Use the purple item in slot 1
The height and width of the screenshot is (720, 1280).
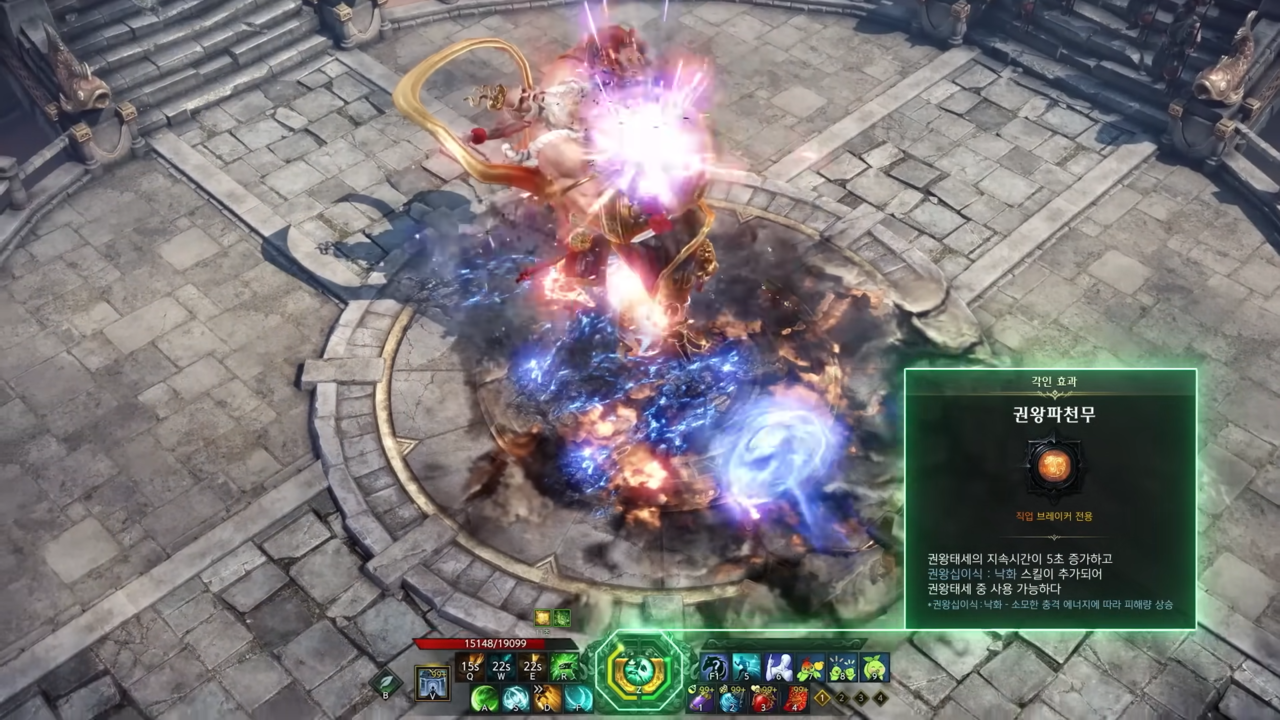tap(702, 698)
